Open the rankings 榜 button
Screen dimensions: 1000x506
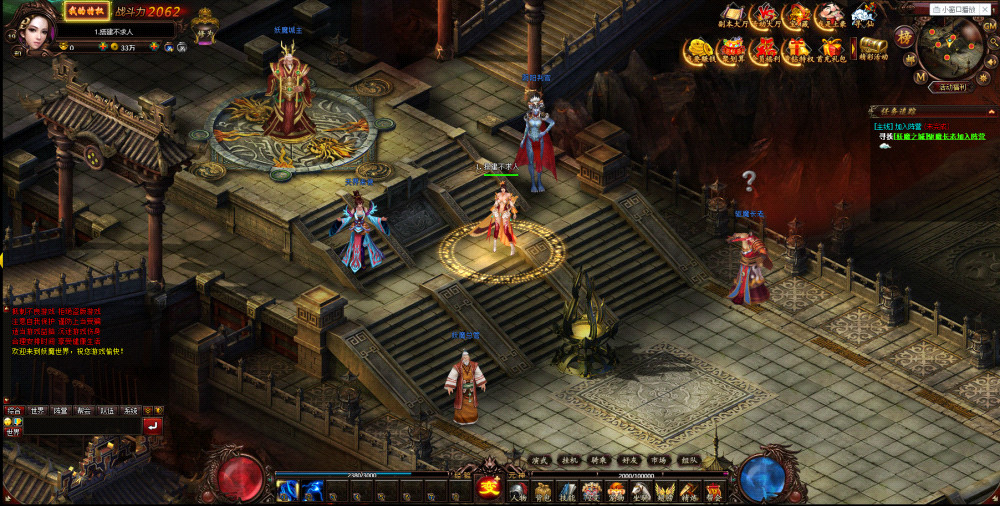[902, 37]
